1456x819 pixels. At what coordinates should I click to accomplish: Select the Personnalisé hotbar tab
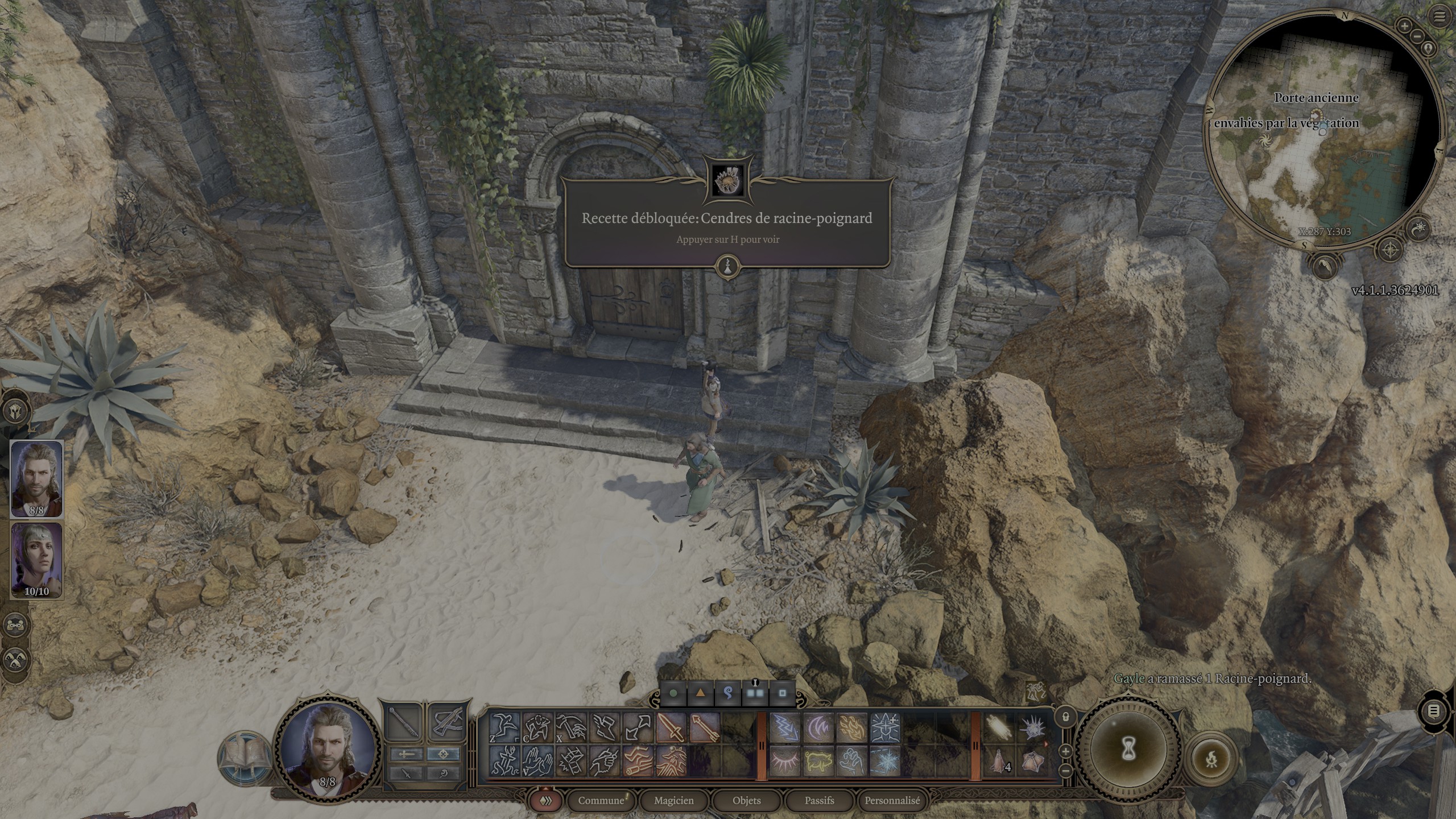point(892,800)
